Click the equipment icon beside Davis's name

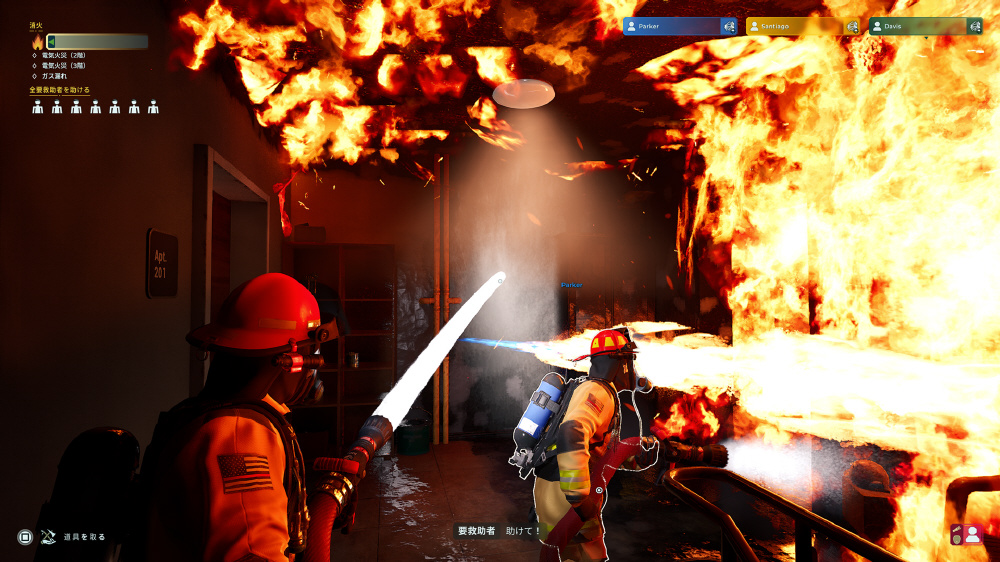pos(975,26)
